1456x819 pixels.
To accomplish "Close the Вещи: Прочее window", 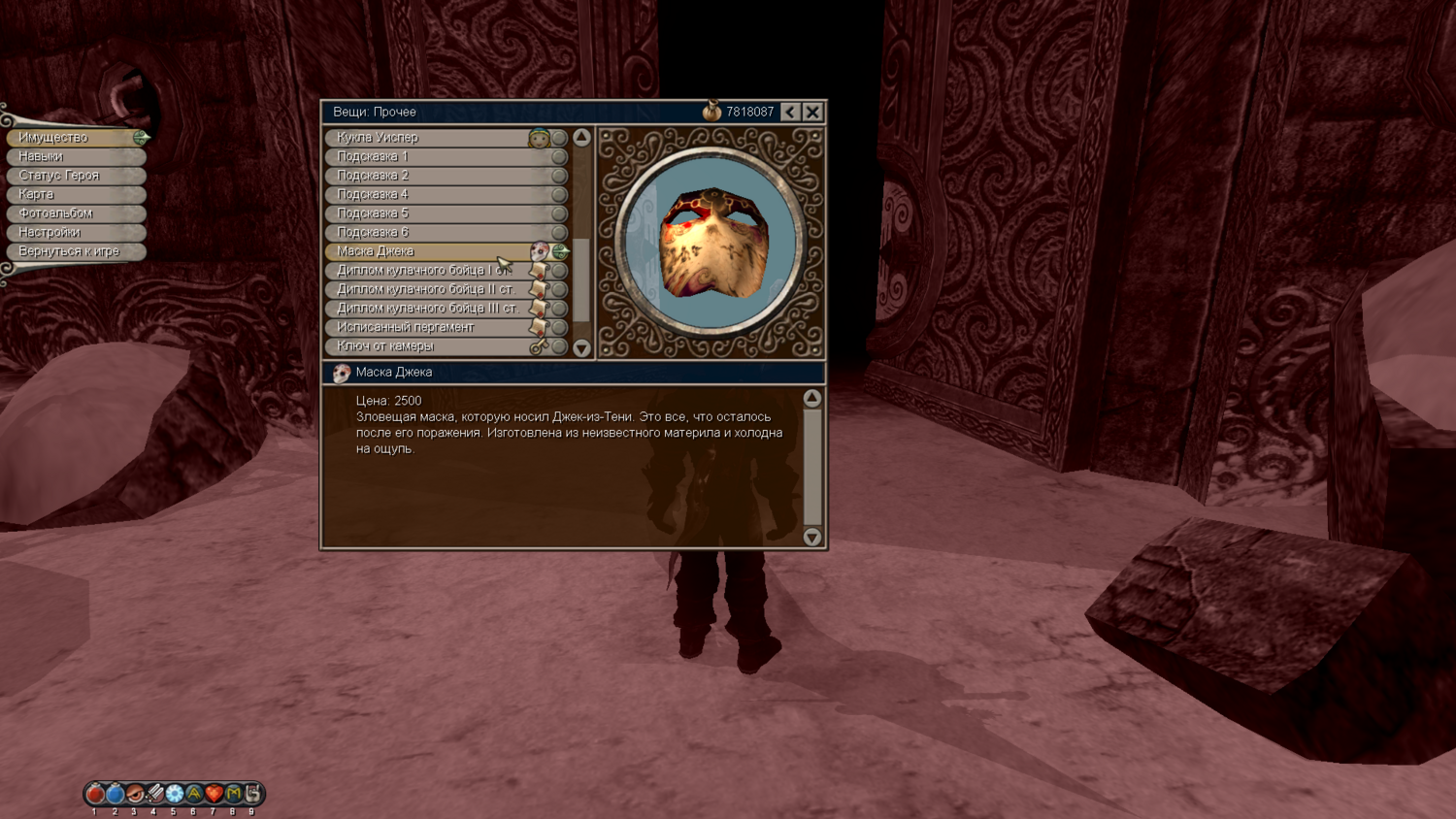I will click(812, 112).
